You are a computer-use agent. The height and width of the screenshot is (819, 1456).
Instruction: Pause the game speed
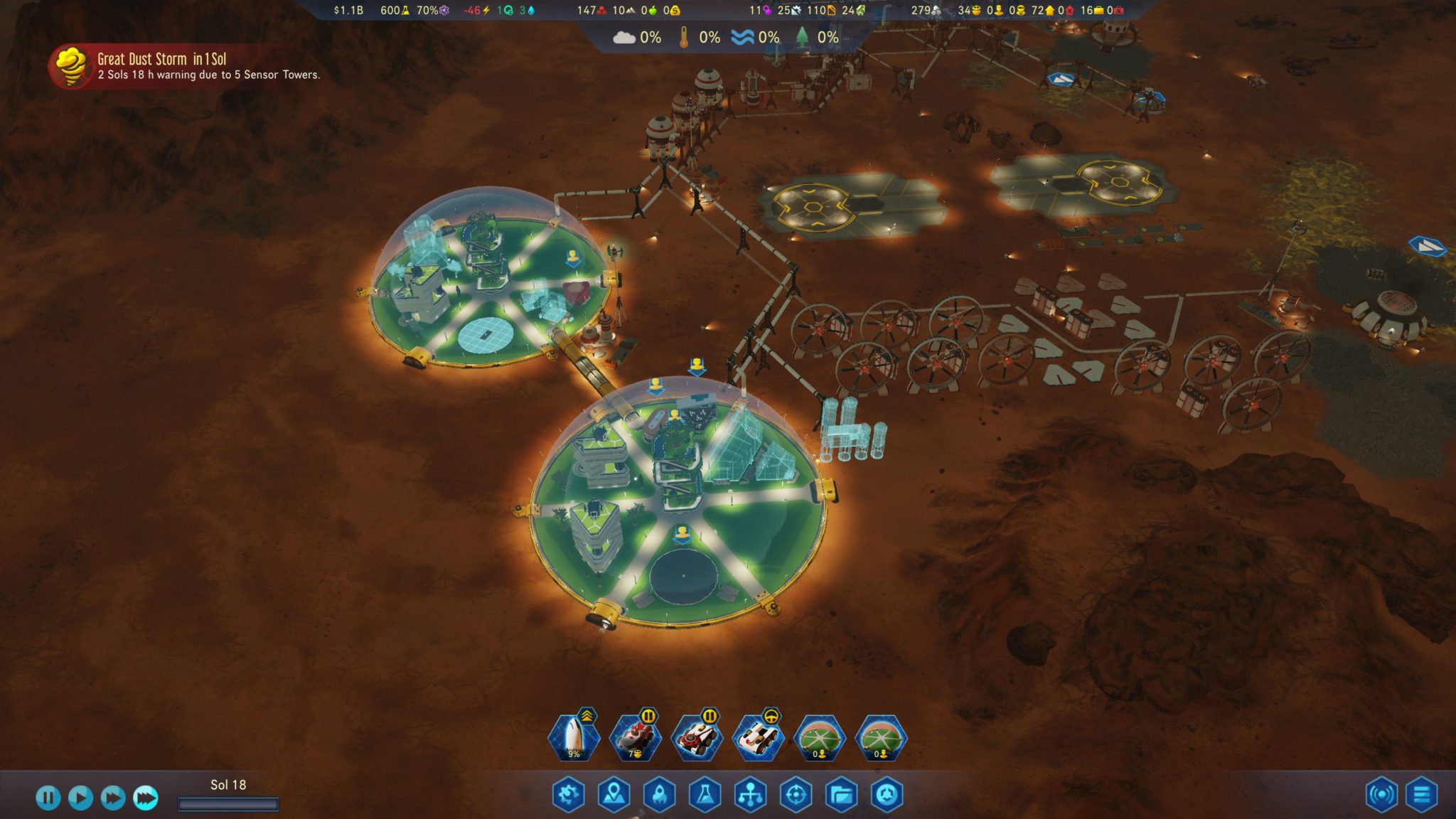pyautogui.click(x=48, y=797)
